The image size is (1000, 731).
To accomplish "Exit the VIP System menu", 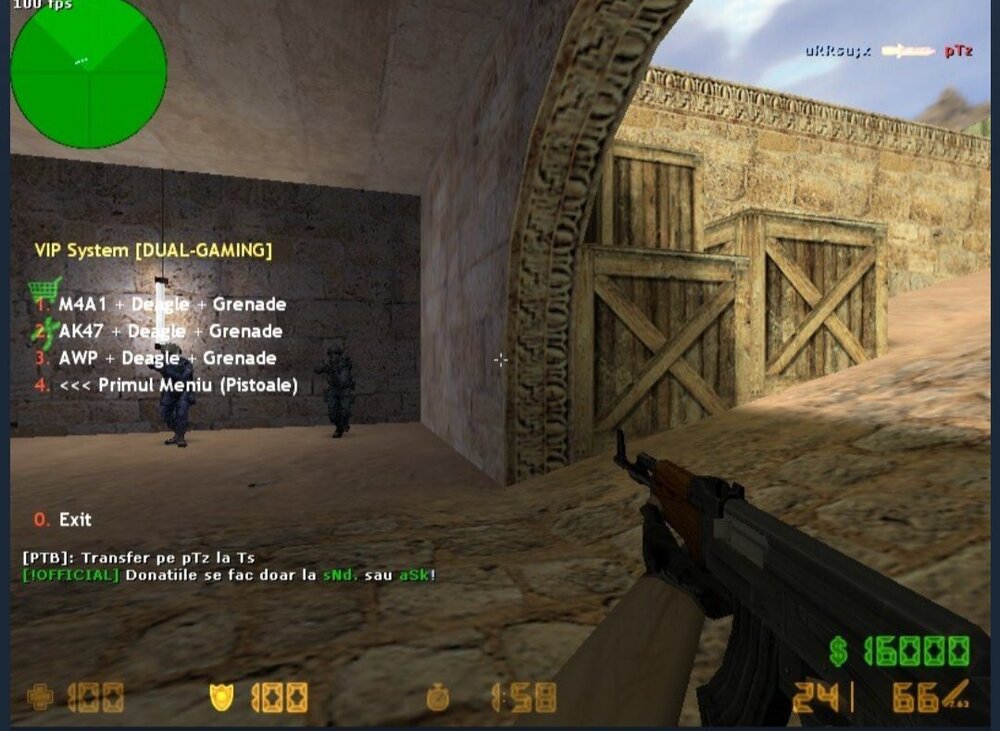I will [x=74, y=519].
